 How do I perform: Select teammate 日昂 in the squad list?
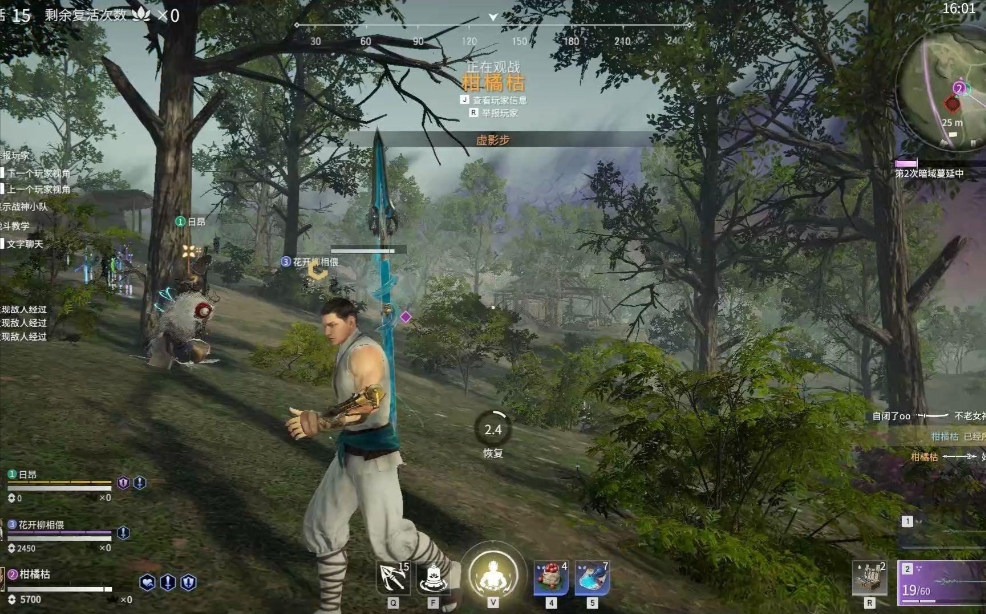[27, 474]
